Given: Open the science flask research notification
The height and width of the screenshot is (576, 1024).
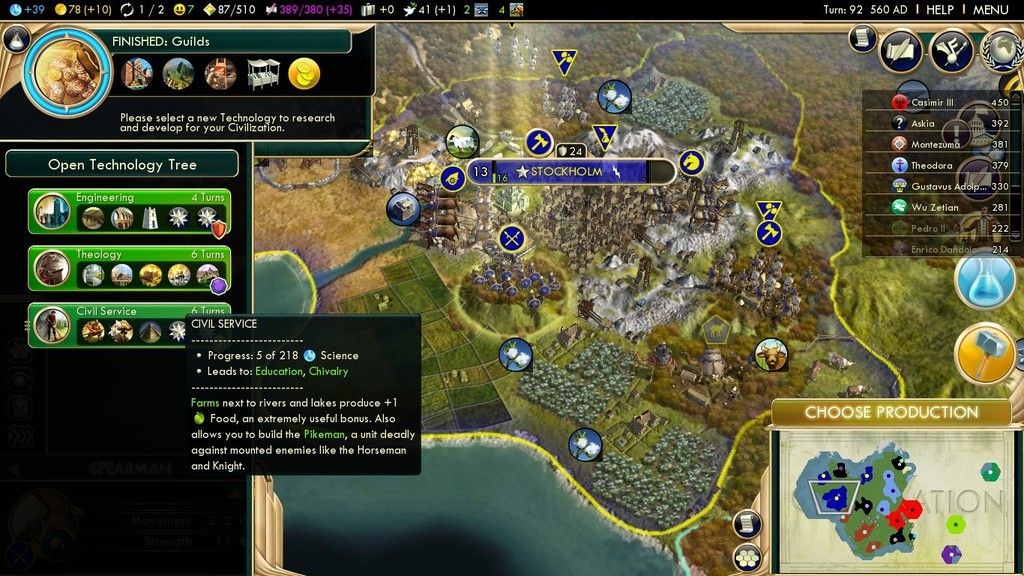Looking at the screenshot, I should coord(985,280).
